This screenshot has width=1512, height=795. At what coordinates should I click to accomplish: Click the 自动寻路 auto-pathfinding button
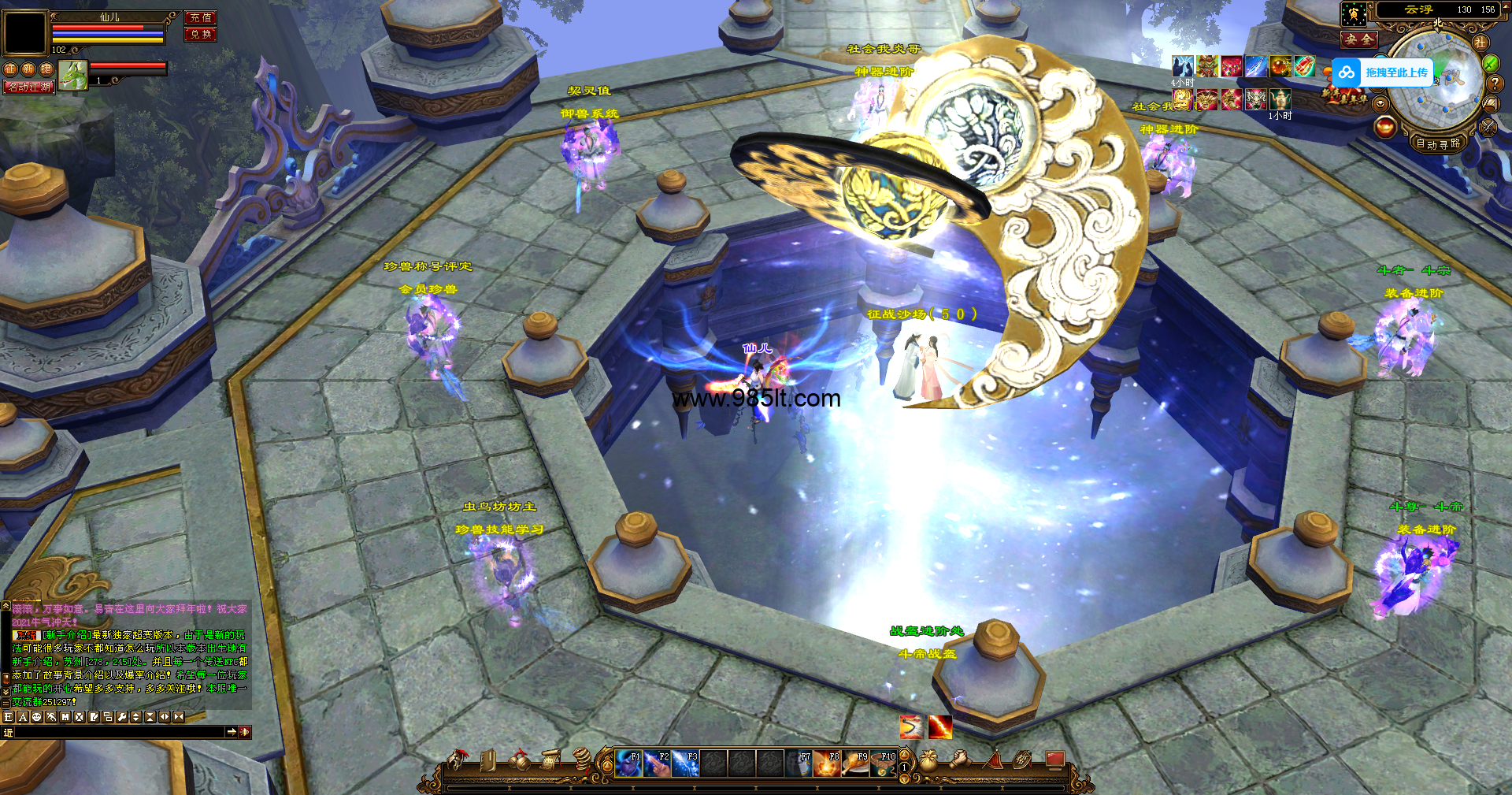(1438, 143)
